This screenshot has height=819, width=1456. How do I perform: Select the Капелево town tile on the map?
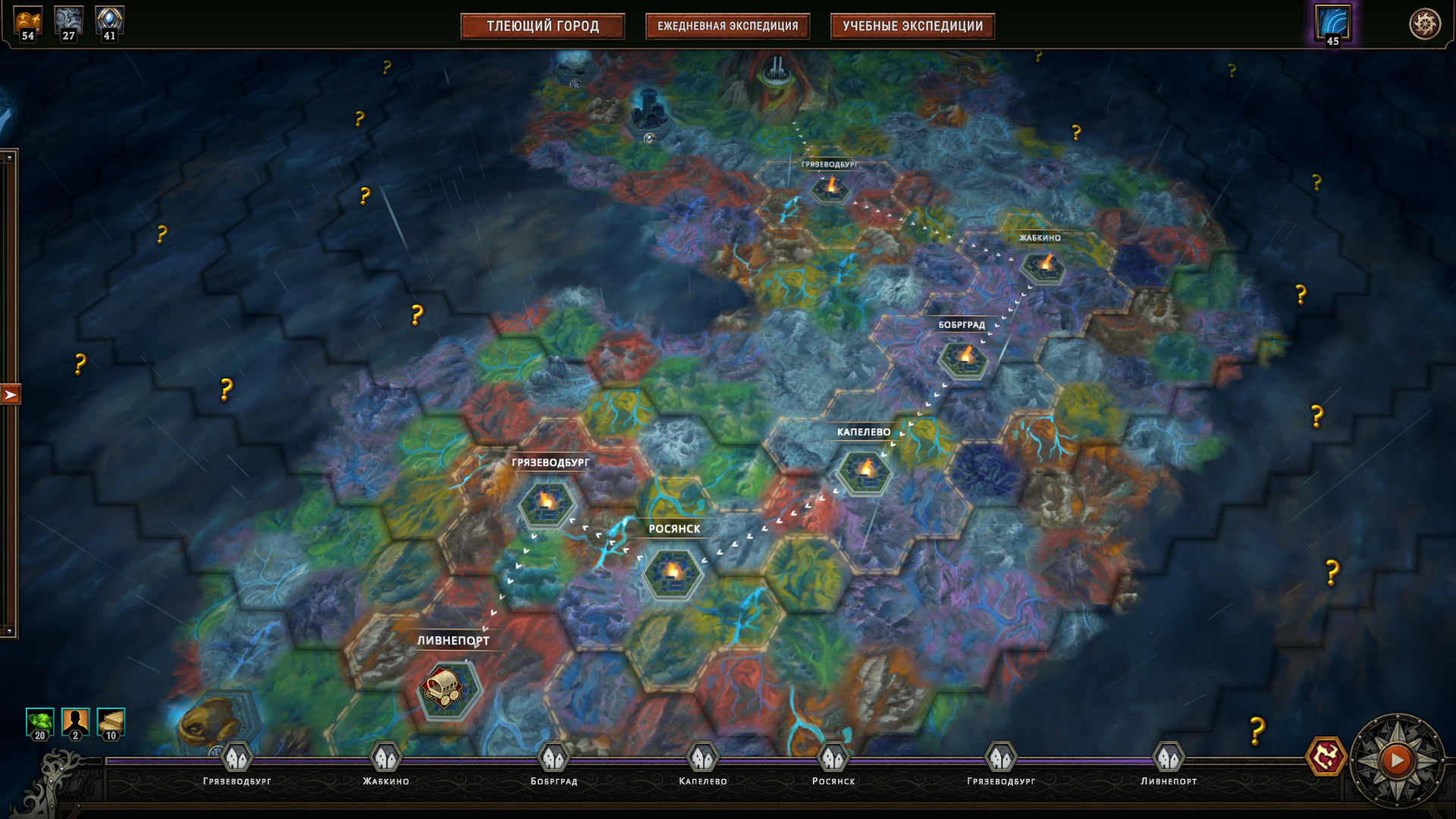point(864,472)
